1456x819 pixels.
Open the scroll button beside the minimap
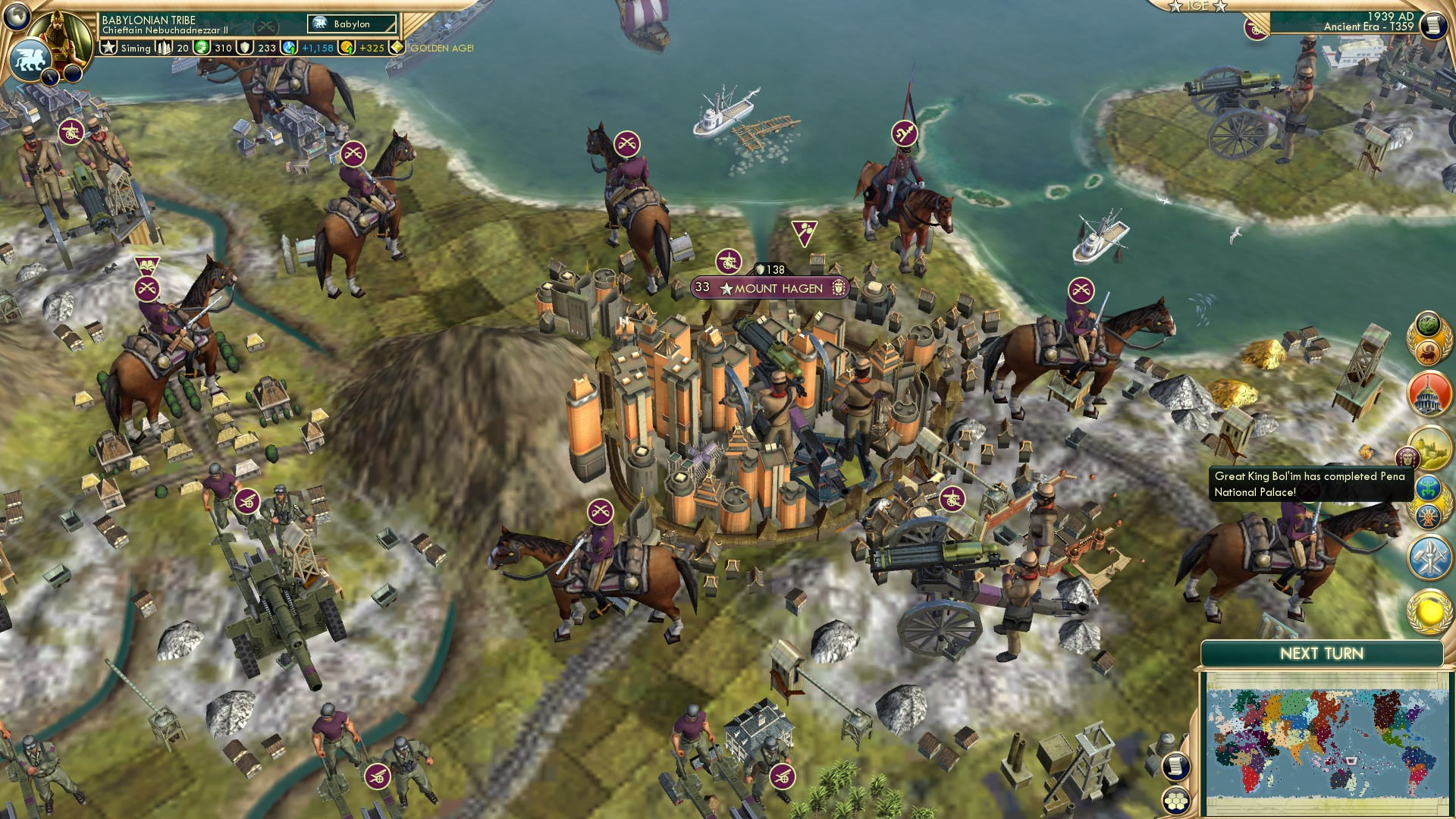1174,766
